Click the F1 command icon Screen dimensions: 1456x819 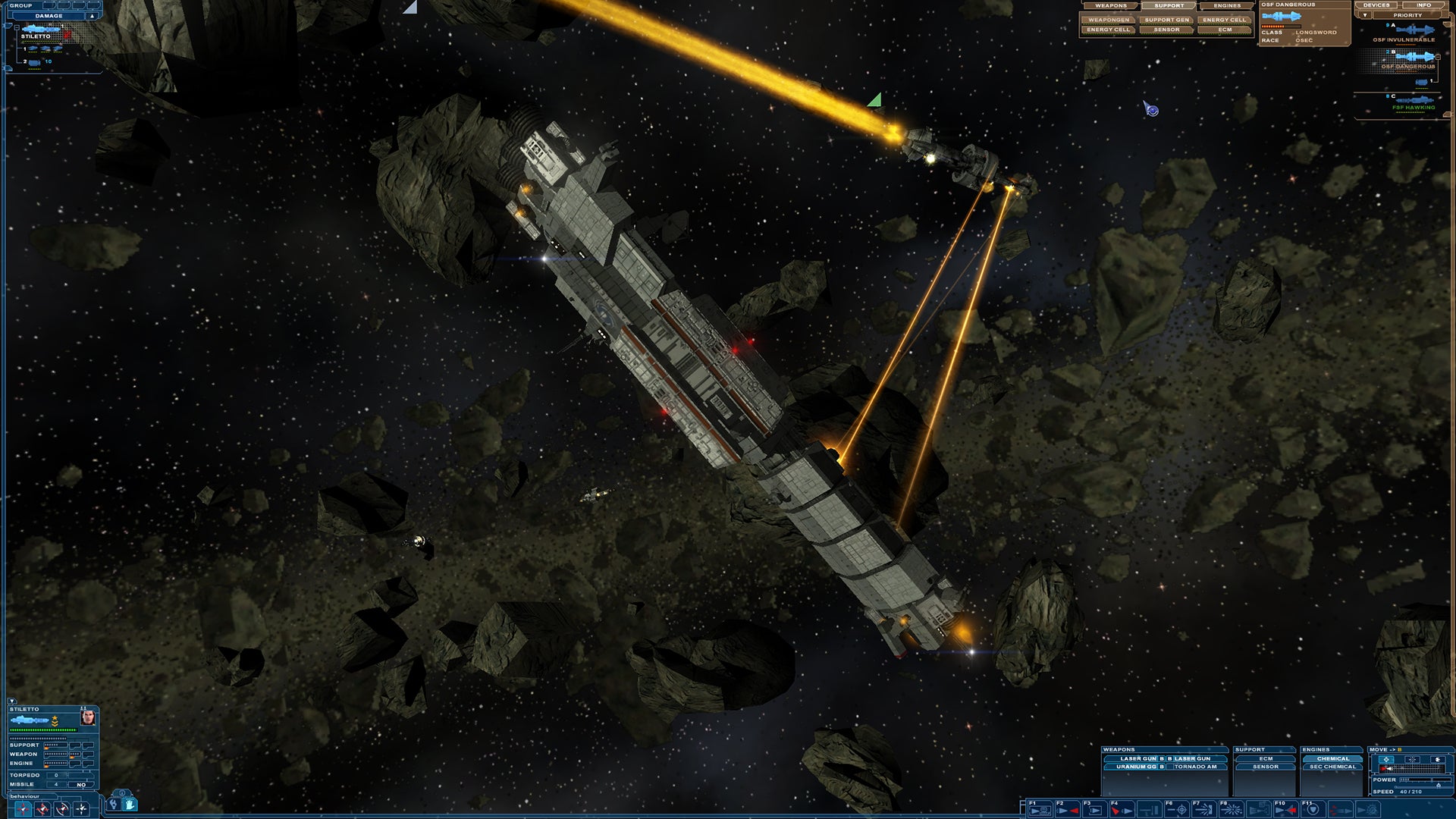pyautogui.click(x=1042, y=811)
